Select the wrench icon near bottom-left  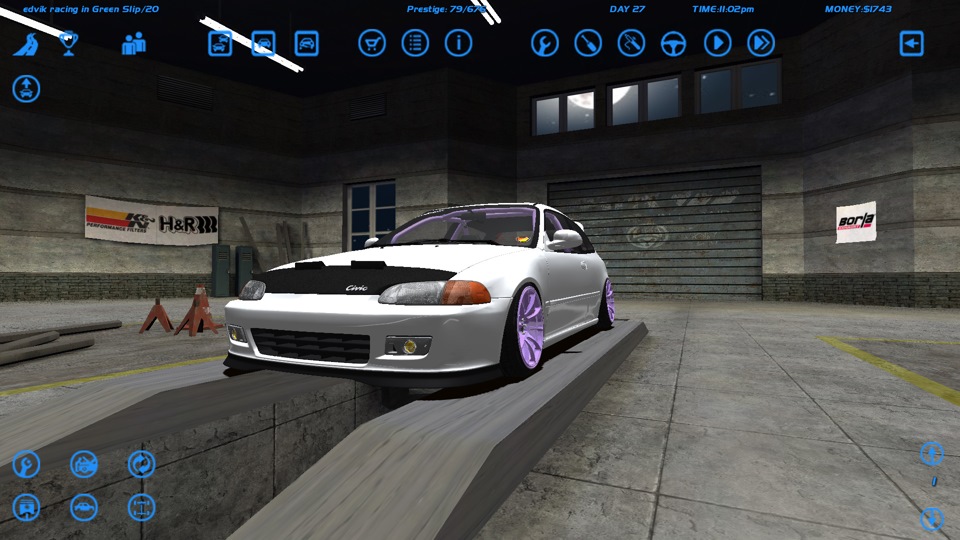click(x=26, y=464)
